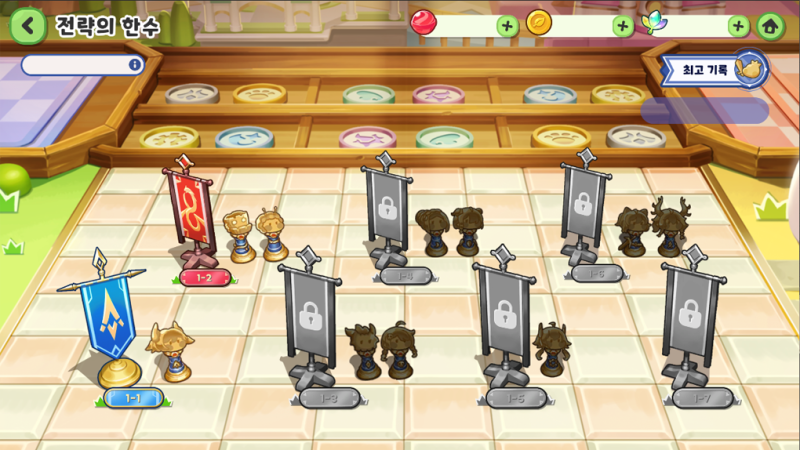Choose locked stage 1-5 banner

503,322
